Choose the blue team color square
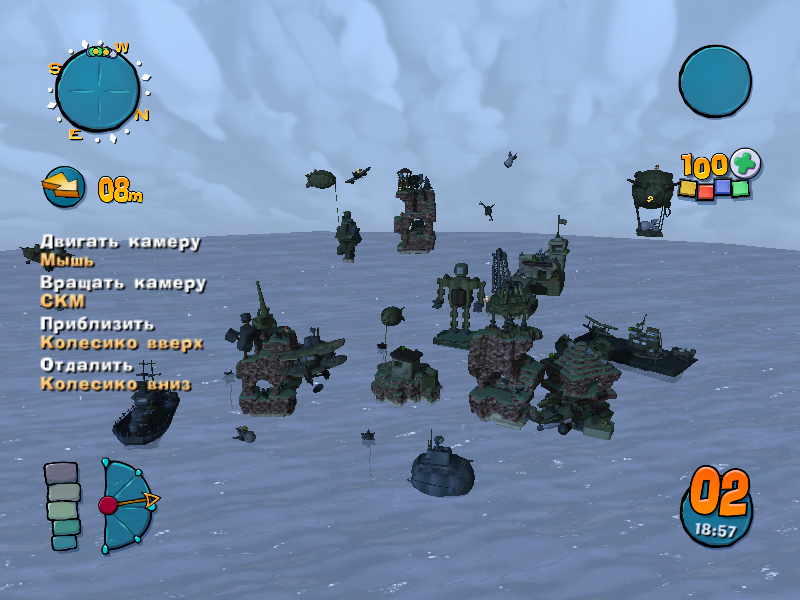Screen dimensions: 800x600 722,186
